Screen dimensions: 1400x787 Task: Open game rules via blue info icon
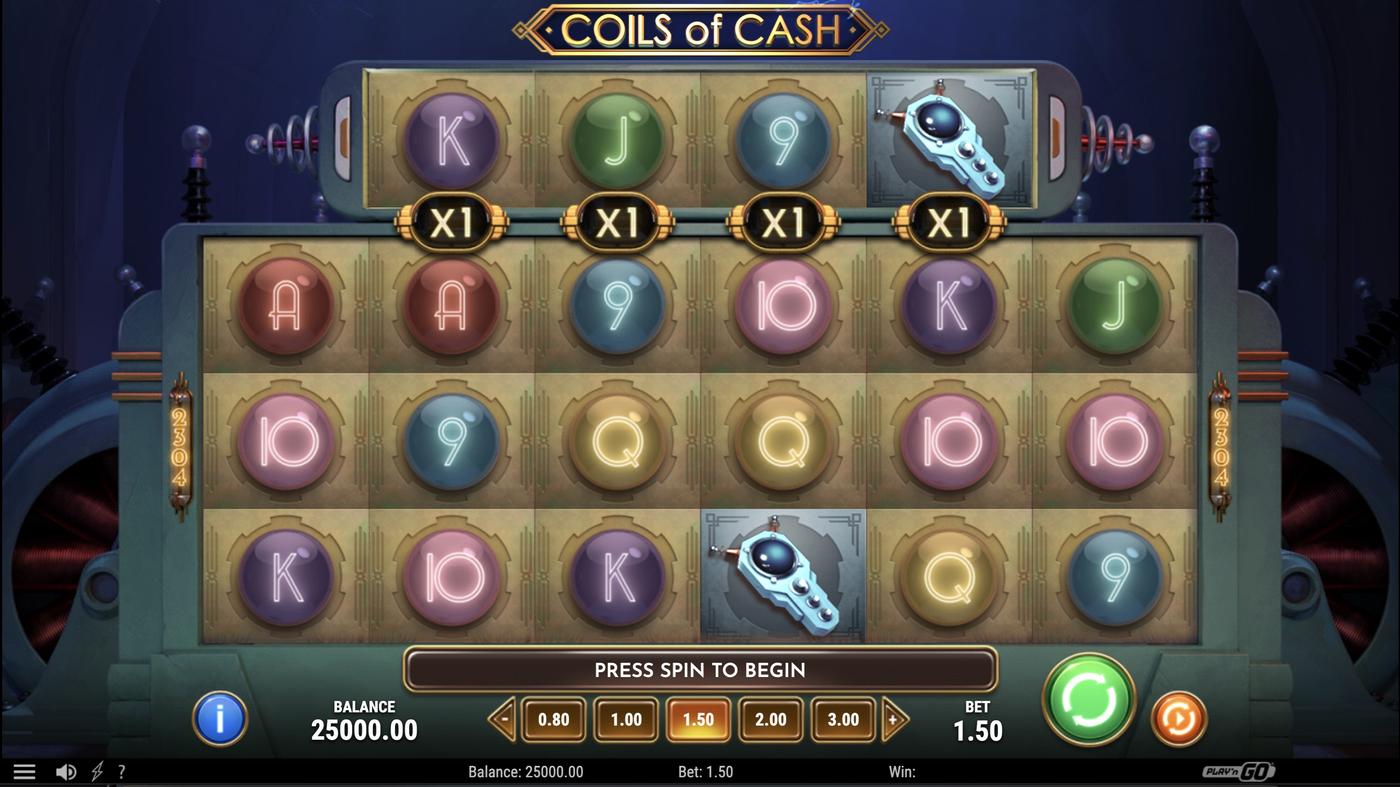coord(220,717)
